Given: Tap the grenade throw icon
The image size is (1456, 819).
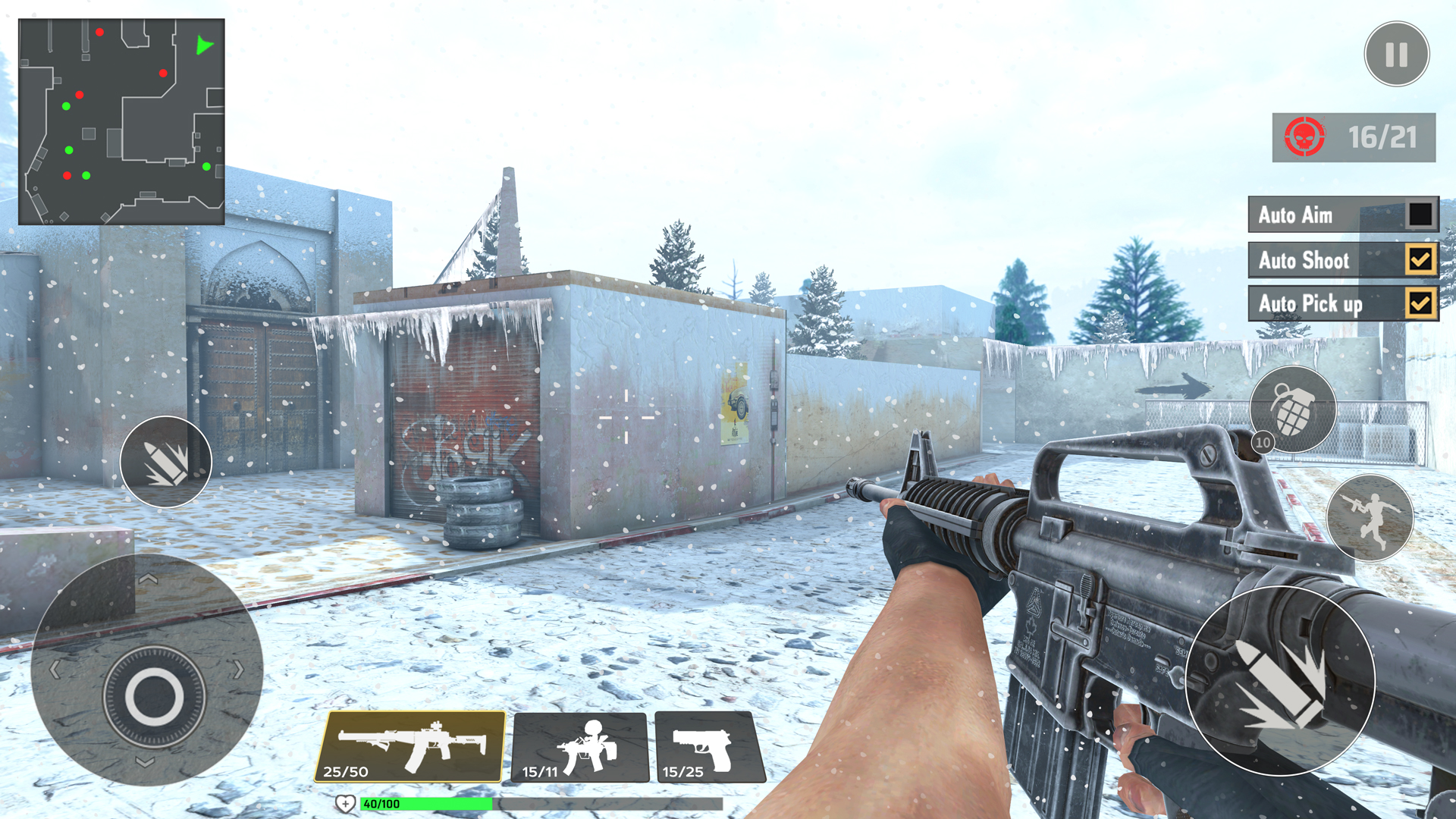Looking at the screenshot, I should coord(1293,409).
